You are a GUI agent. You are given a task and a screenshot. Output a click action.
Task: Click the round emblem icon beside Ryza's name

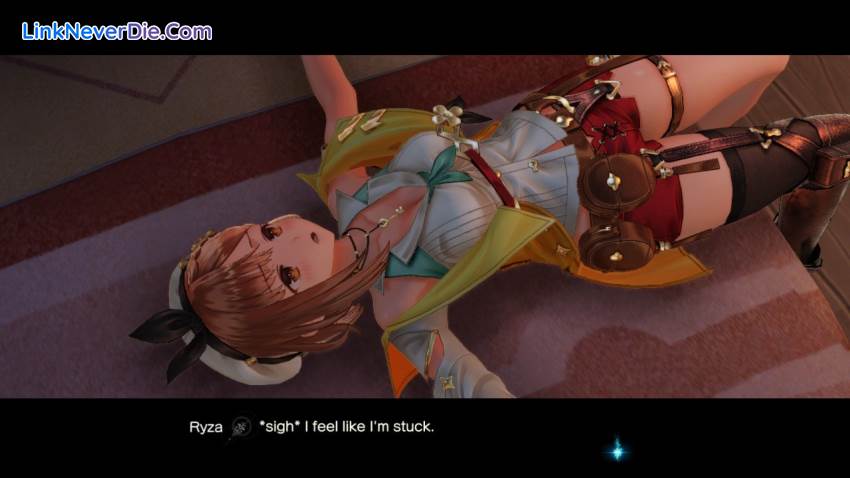pos(241,427)
